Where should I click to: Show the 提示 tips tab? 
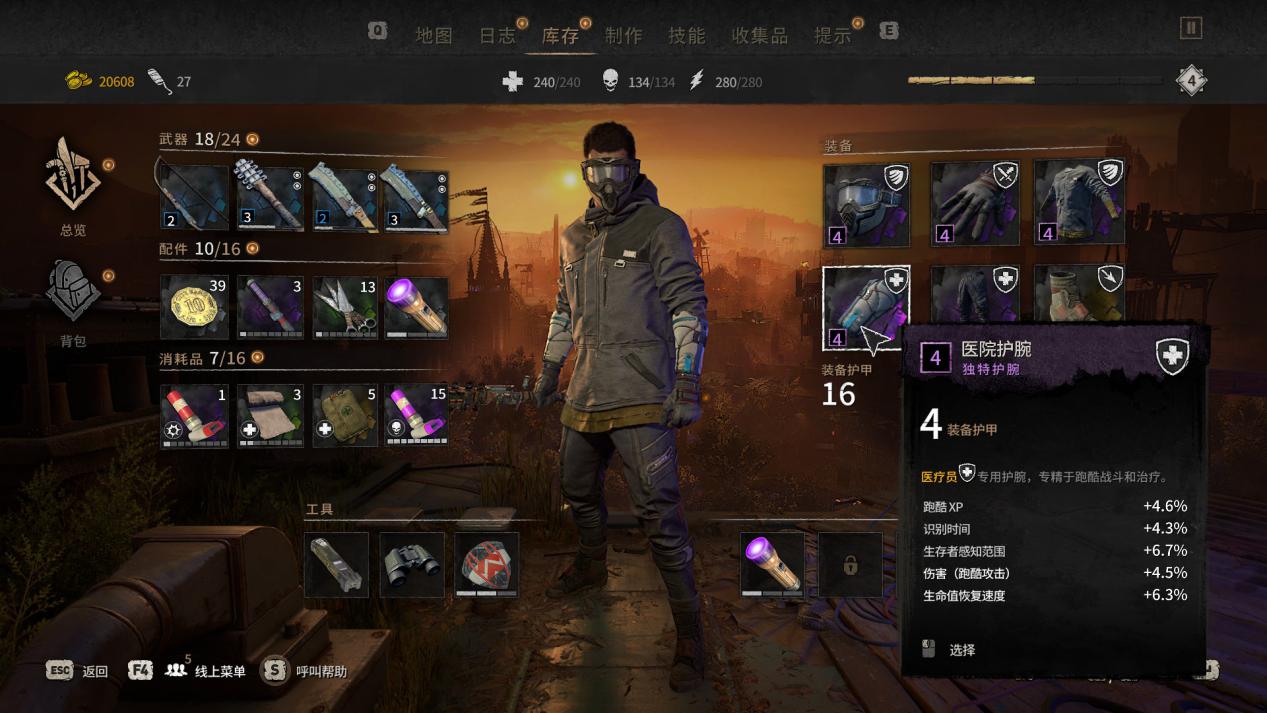(832, 36)
